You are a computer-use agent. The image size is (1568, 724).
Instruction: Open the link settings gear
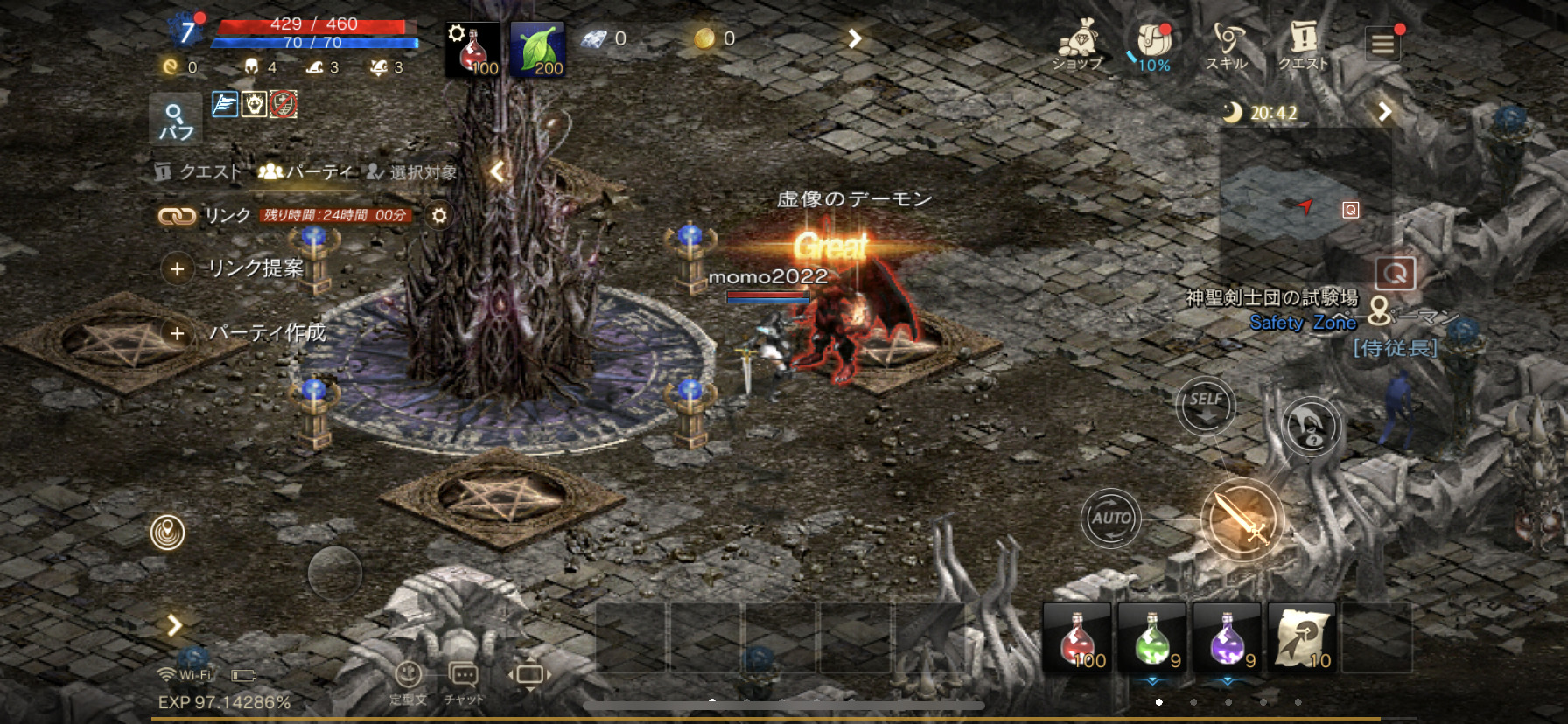[x=439, y=215]
